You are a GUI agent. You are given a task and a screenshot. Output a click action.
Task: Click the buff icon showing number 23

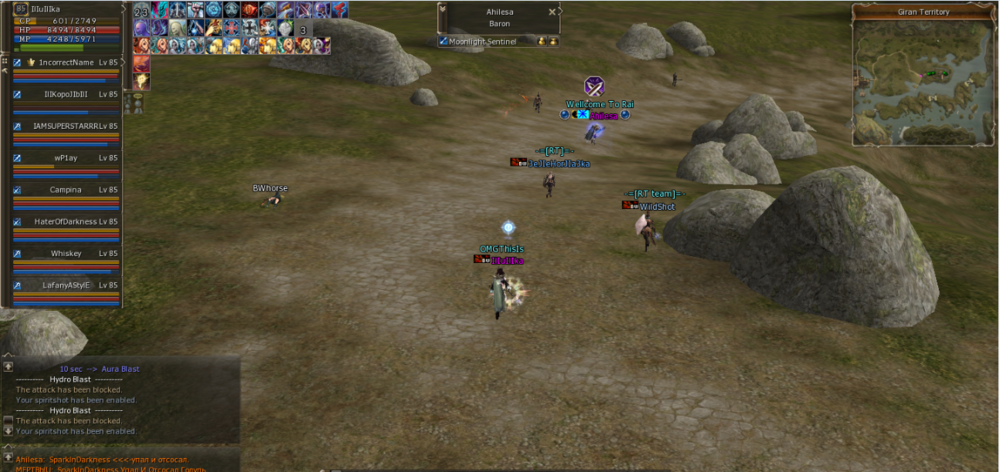tap(141, 11)
